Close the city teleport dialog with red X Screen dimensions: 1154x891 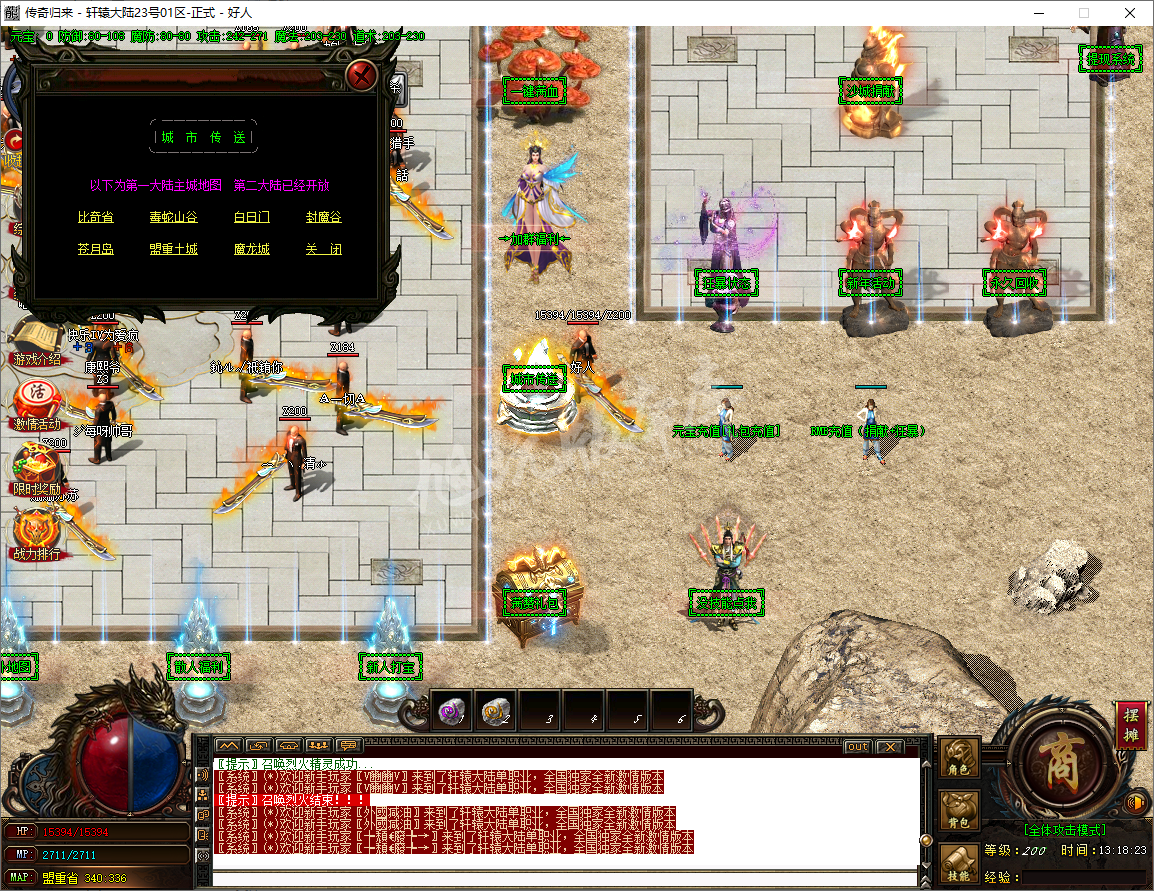(362, 75)
